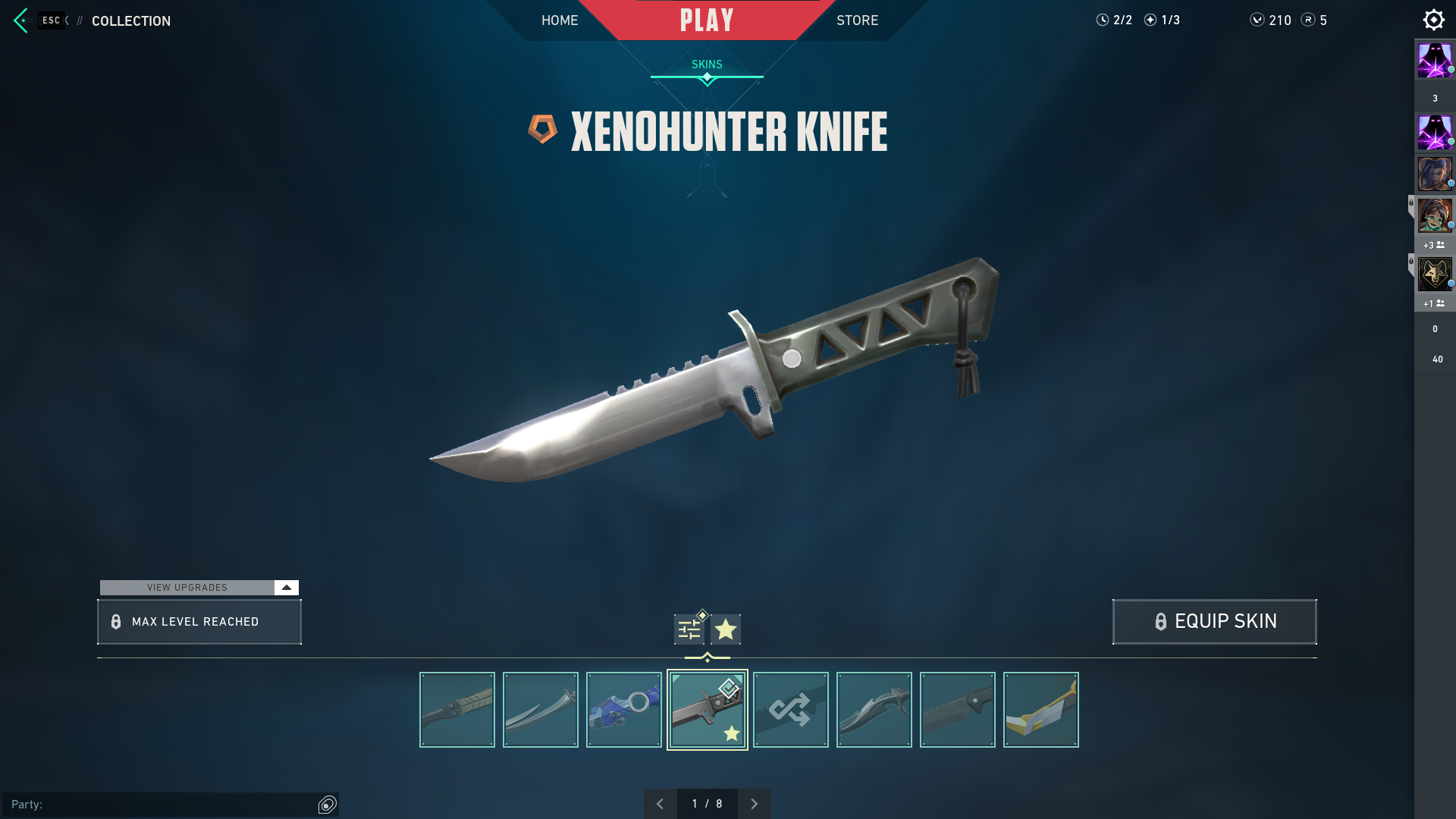Screen dimensions: 1456x819
Task: Click the Xenohunter collection emblem beside the title
Action: [543, 130]
